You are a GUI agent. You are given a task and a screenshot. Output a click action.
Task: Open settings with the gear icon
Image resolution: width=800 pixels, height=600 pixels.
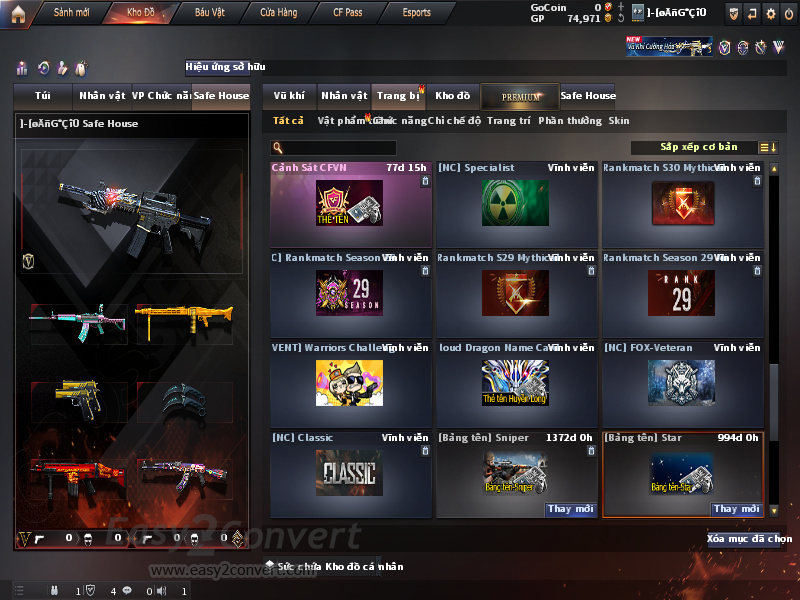770,13
